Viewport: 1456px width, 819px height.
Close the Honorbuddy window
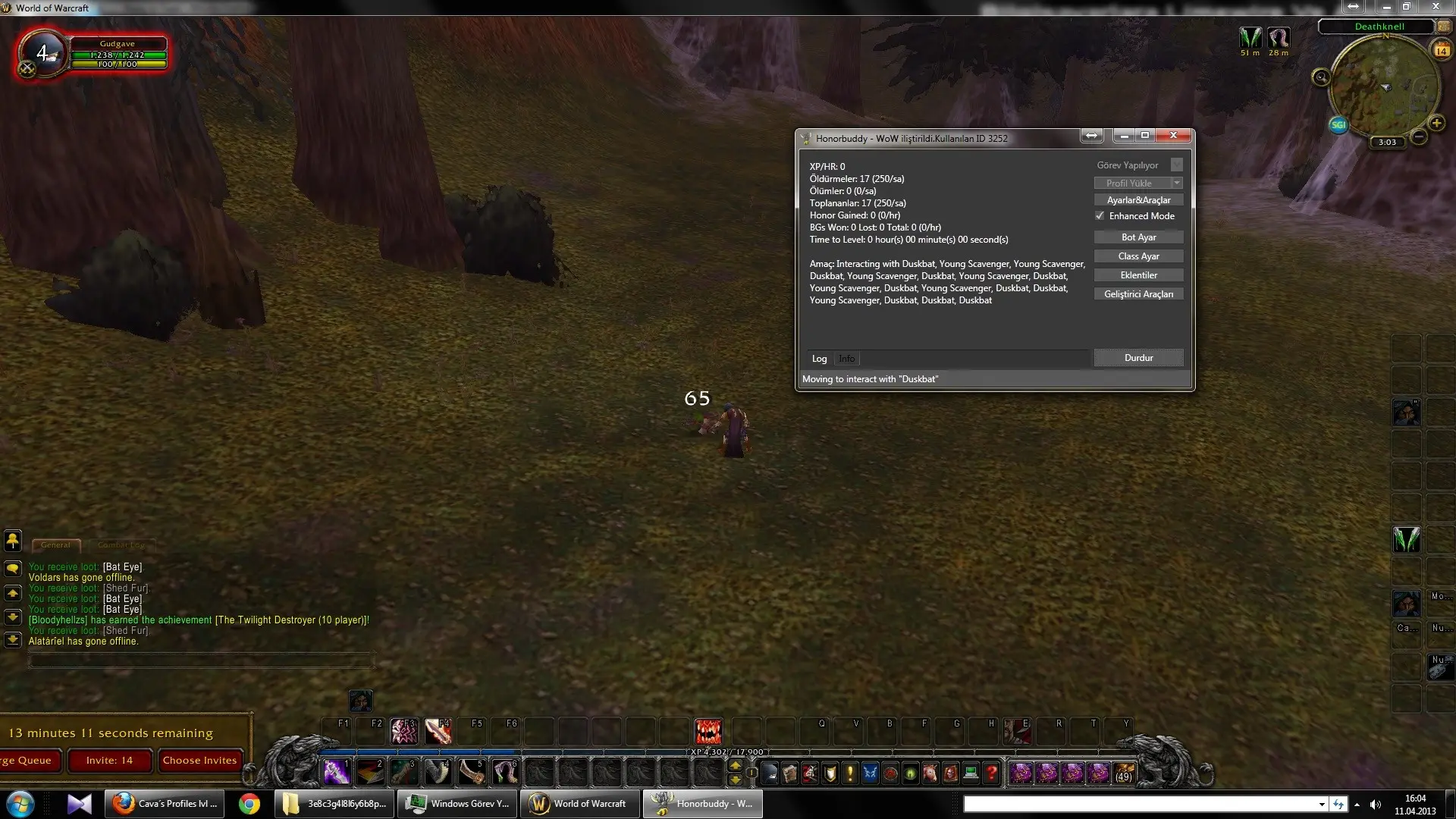point(1173,135)
